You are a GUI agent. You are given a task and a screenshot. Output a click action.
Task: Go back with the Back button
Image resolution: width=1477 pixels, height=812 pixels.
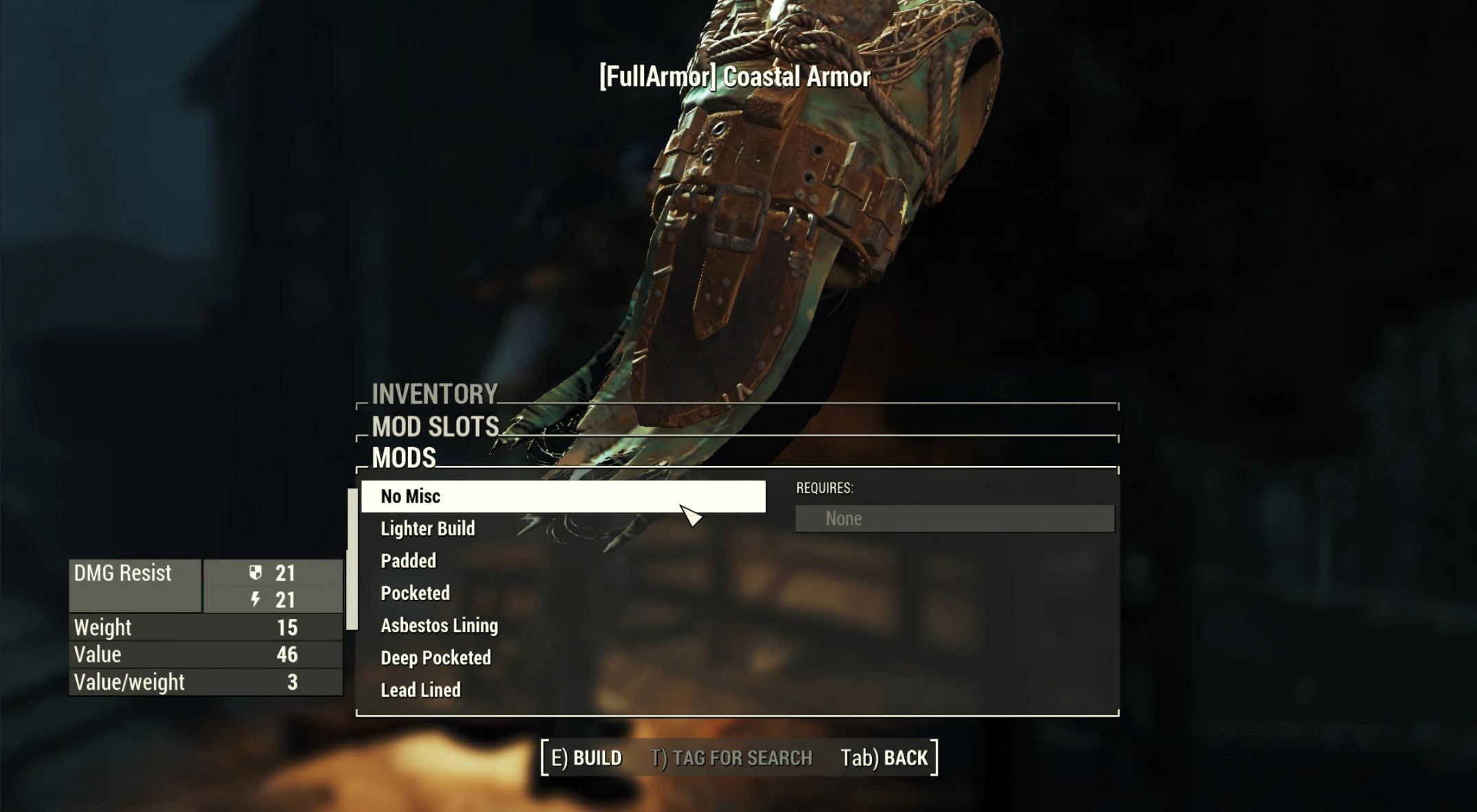pos(884,758)
